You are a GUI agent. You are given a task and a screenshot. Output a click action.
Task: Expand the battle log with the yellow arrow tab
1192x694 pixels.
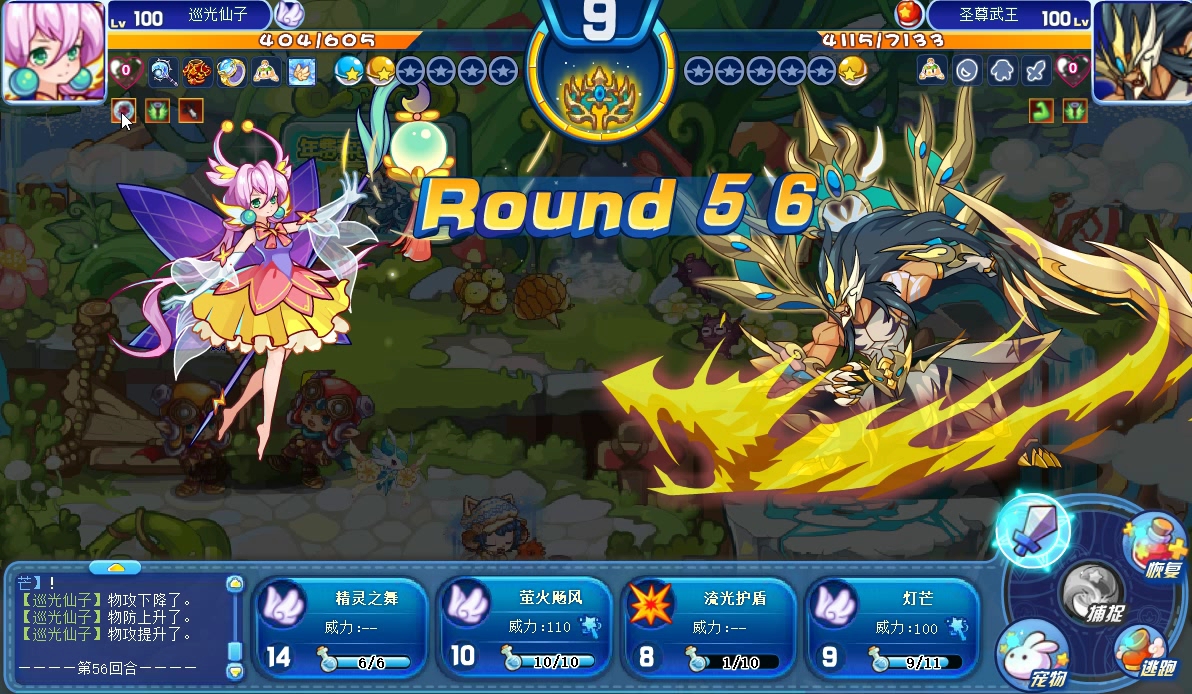click(116, 568)
